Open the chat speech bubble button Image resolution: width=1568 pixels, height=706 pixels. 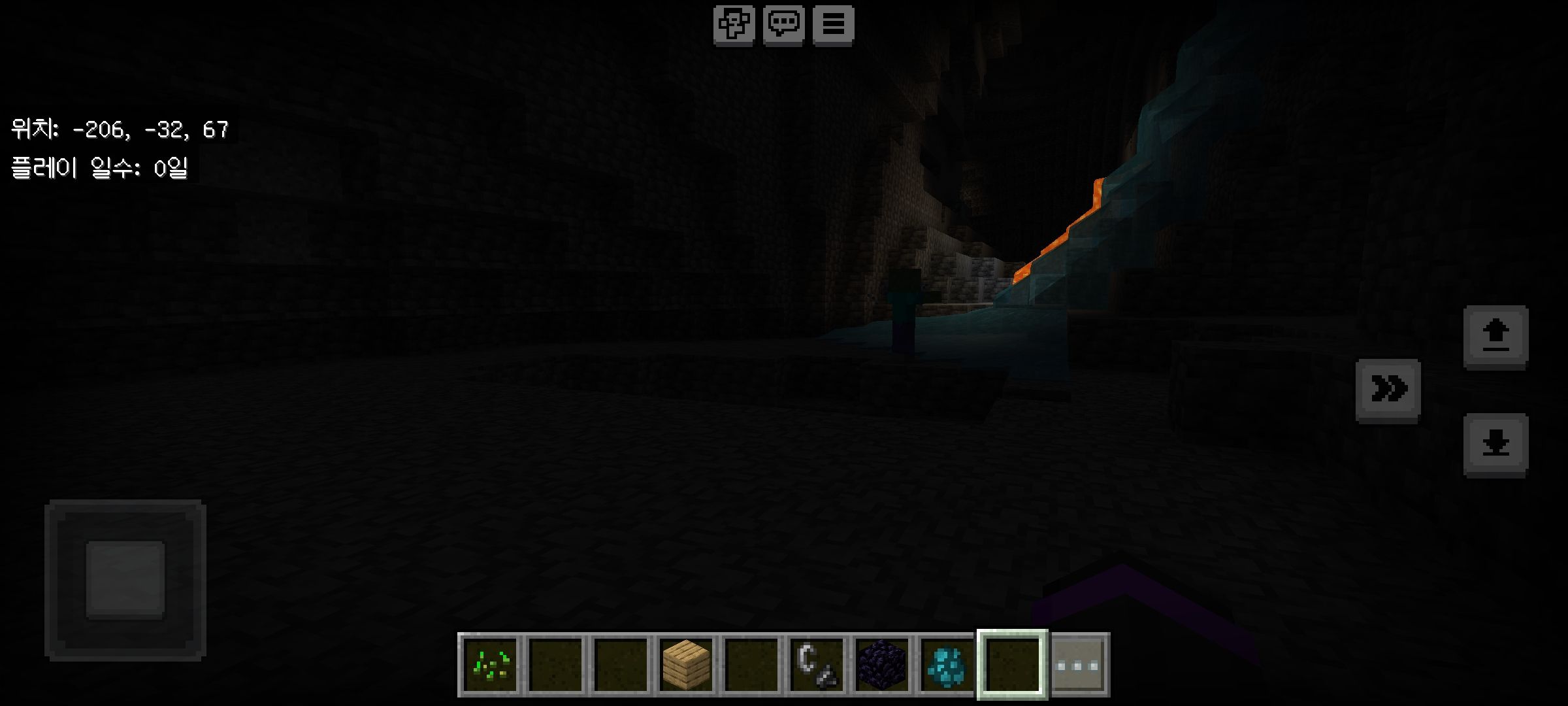tap(783, 25)
